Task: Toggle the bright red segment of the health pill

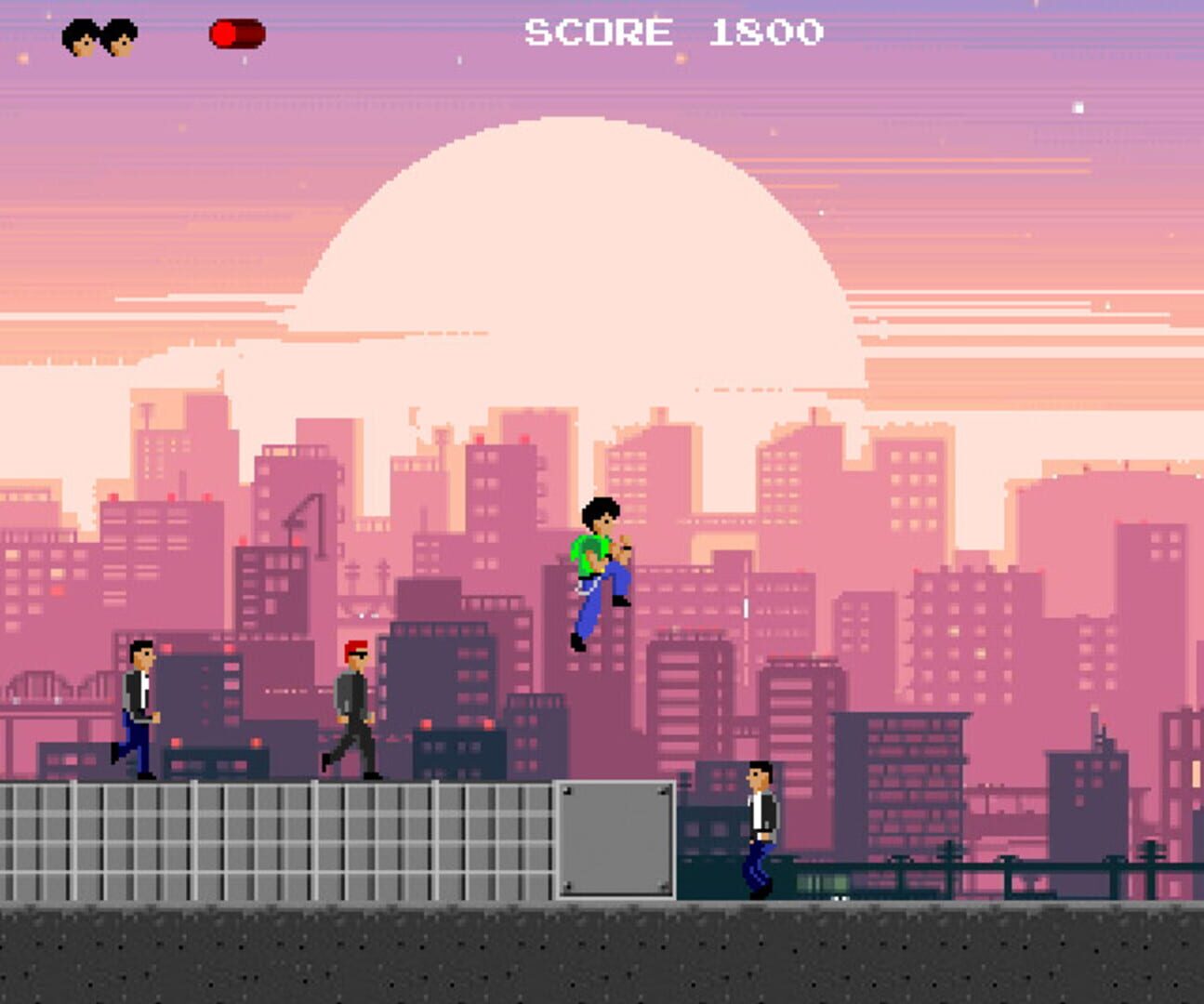Action: click(223, 33)
